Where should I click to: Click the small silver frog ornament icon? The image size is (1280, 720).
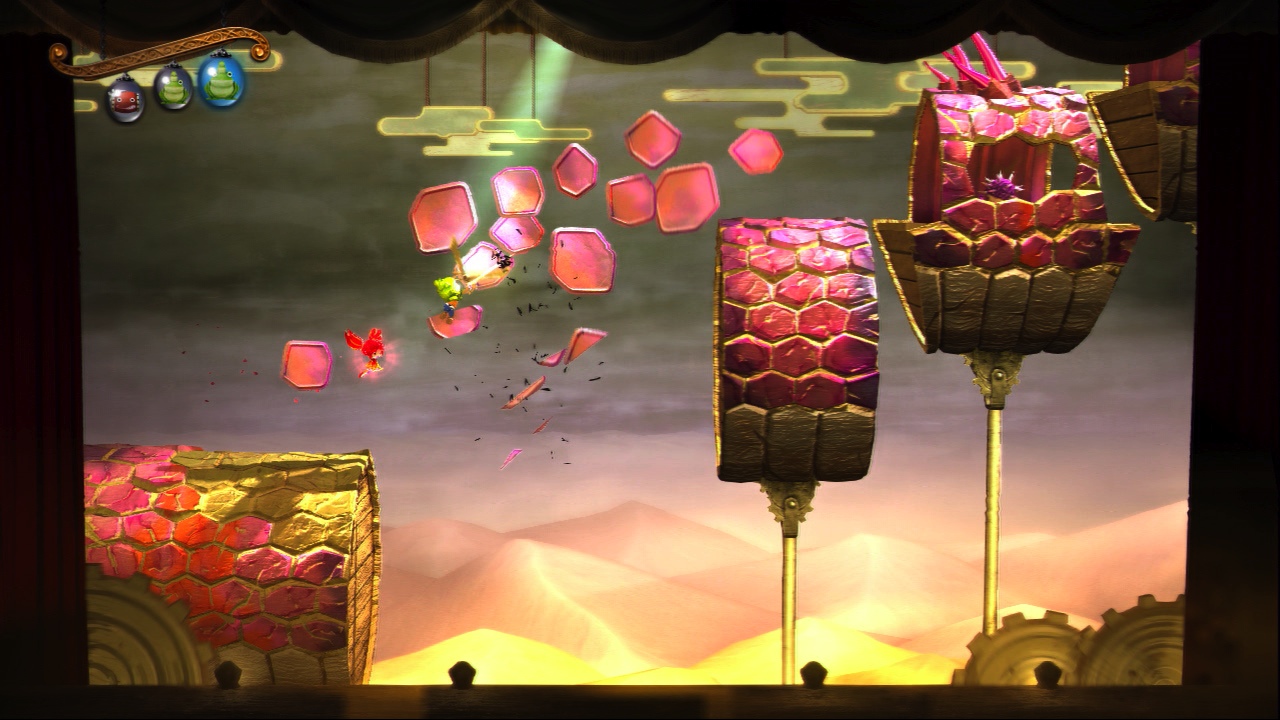click(x=172, y=88)
